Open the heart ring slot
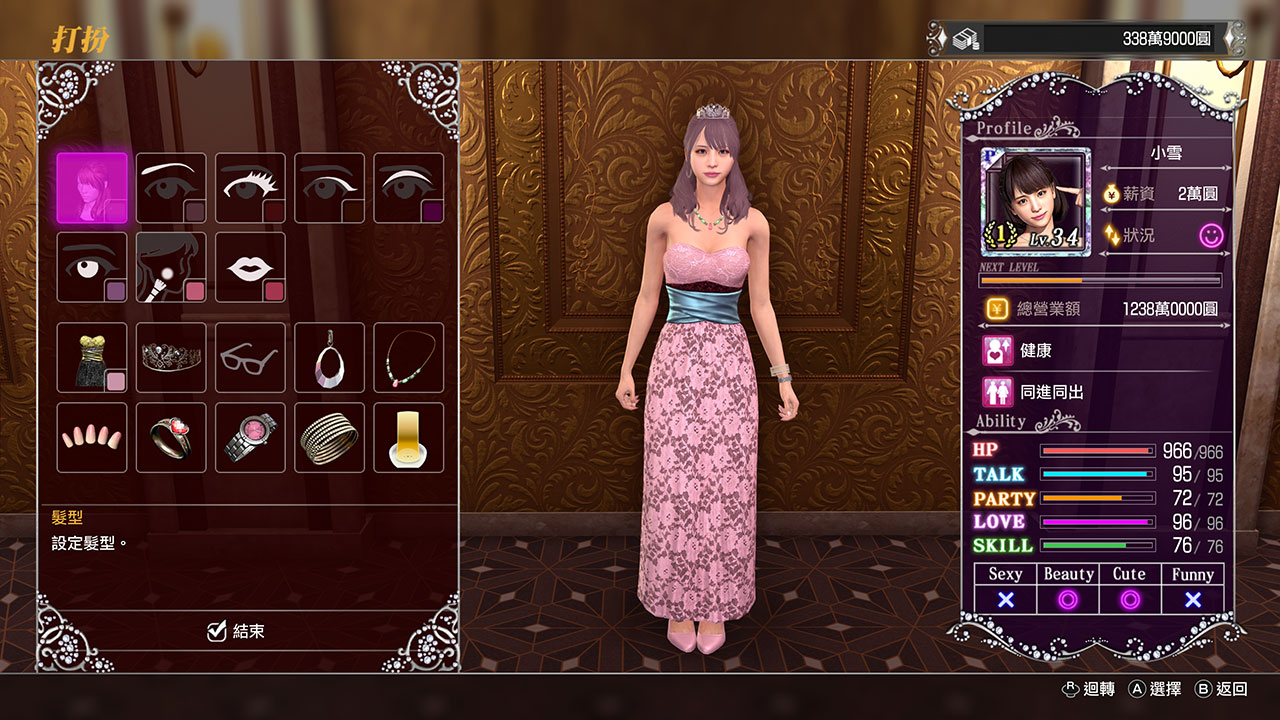The height and width of the screenshot is (720, 1280). (x=171, y=437)
